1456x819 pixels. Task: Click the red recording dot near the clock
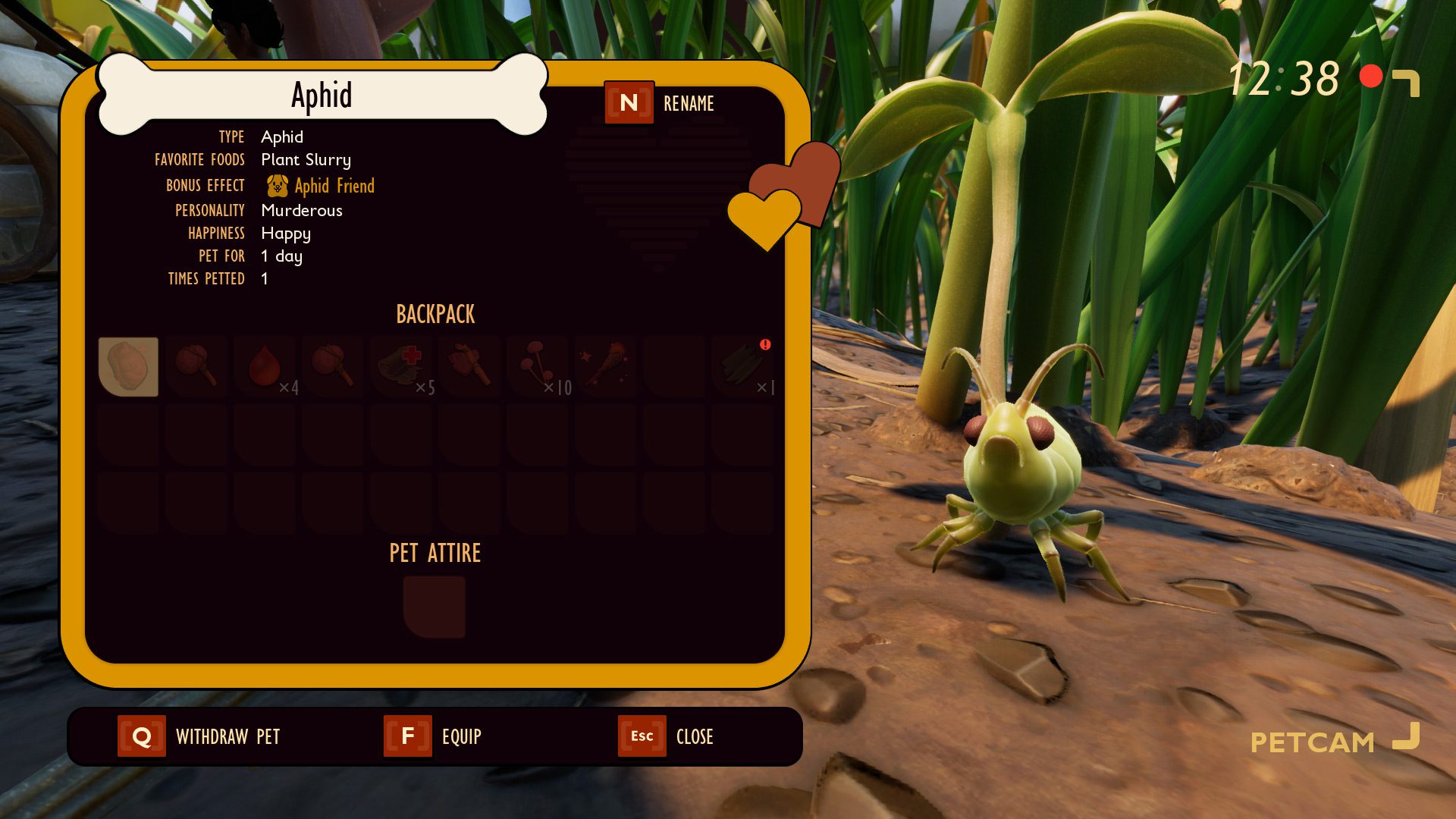coord(1370,76)
